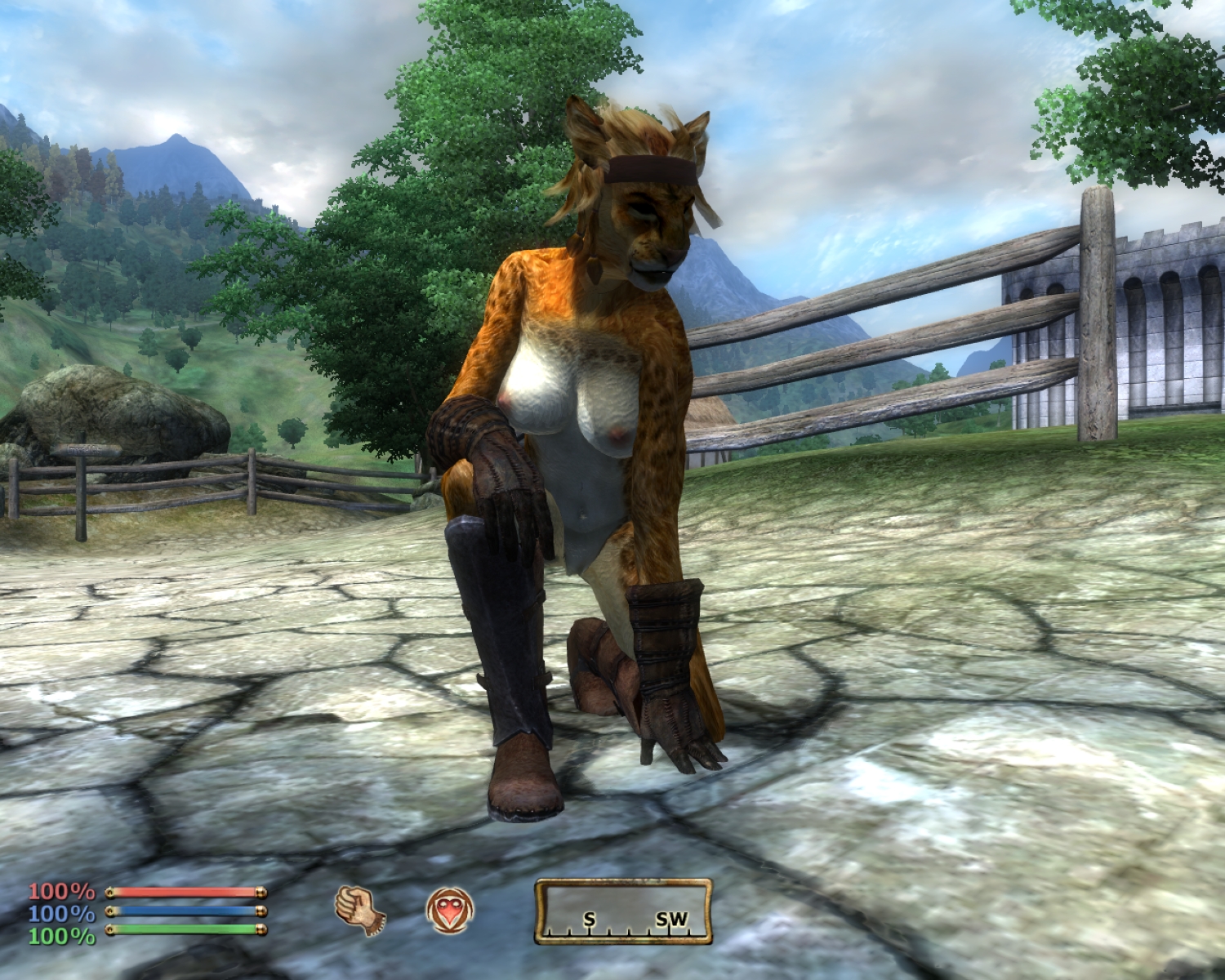Select the red heart spell icon
This screenshot has width=1225, height=980.
(x=449, y=910)
